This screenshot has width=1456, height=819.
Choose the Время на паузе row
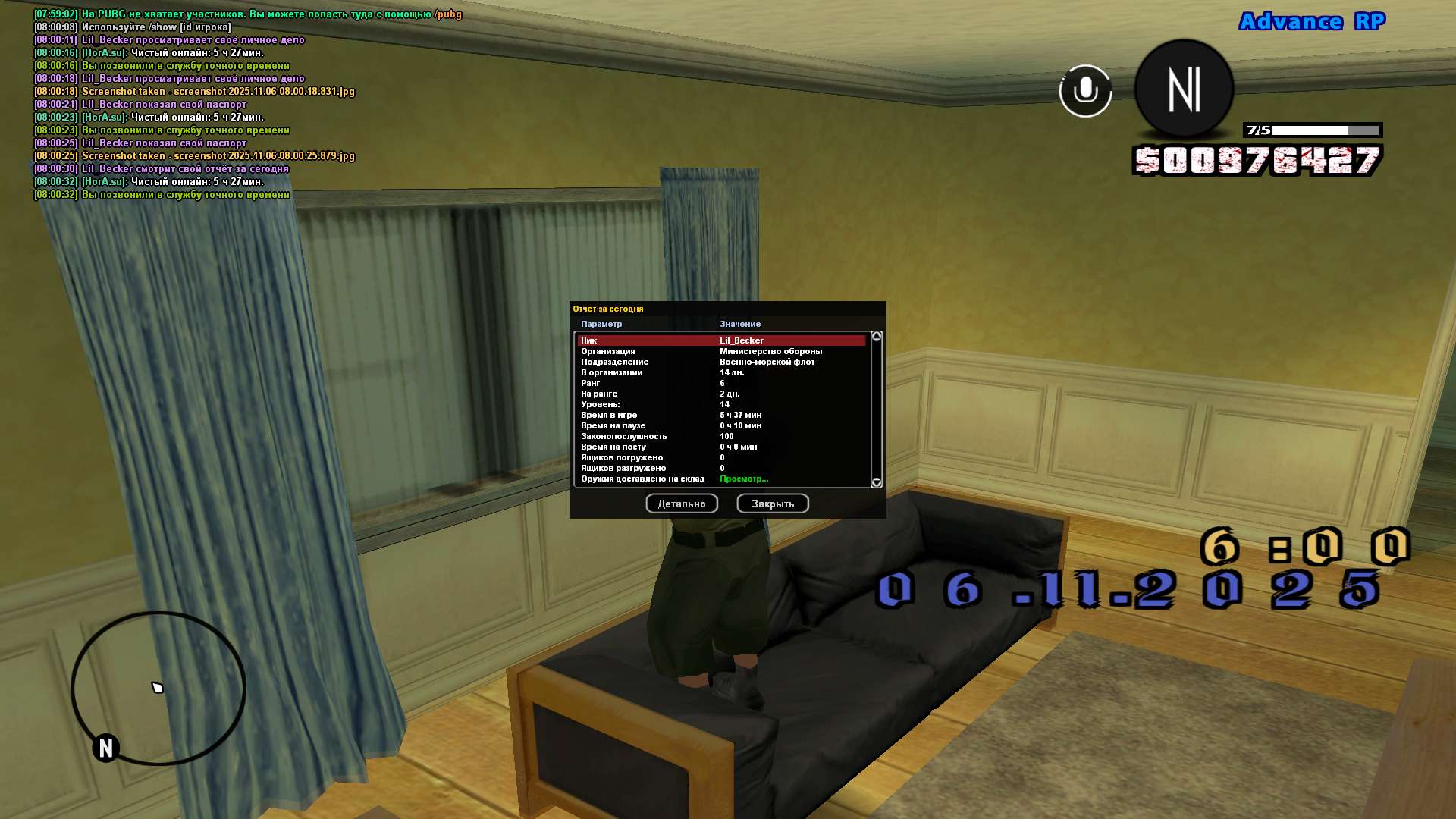pyautogui.click(x=720, y=425)
